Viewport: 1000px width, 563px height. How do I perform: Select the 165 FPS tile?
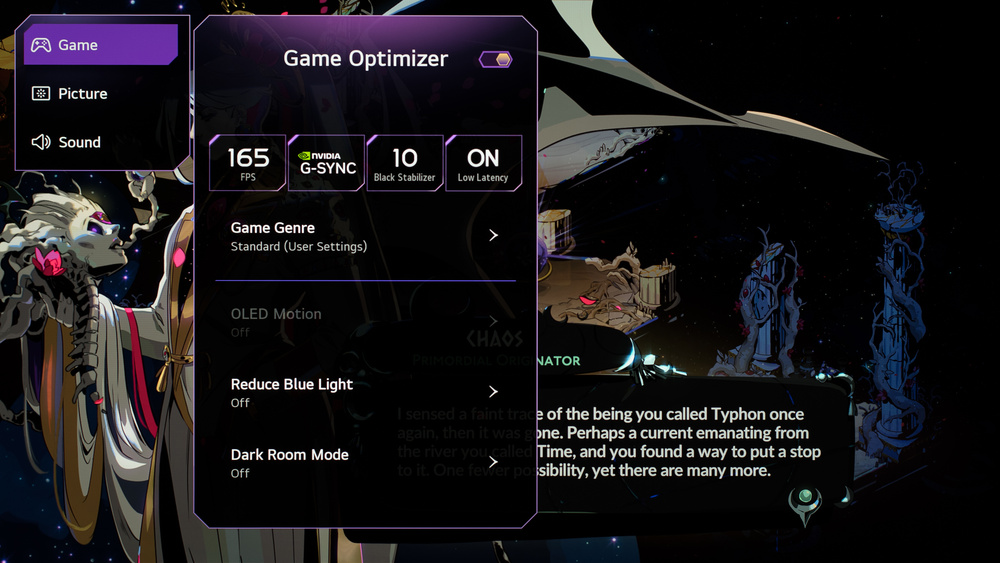248,163
